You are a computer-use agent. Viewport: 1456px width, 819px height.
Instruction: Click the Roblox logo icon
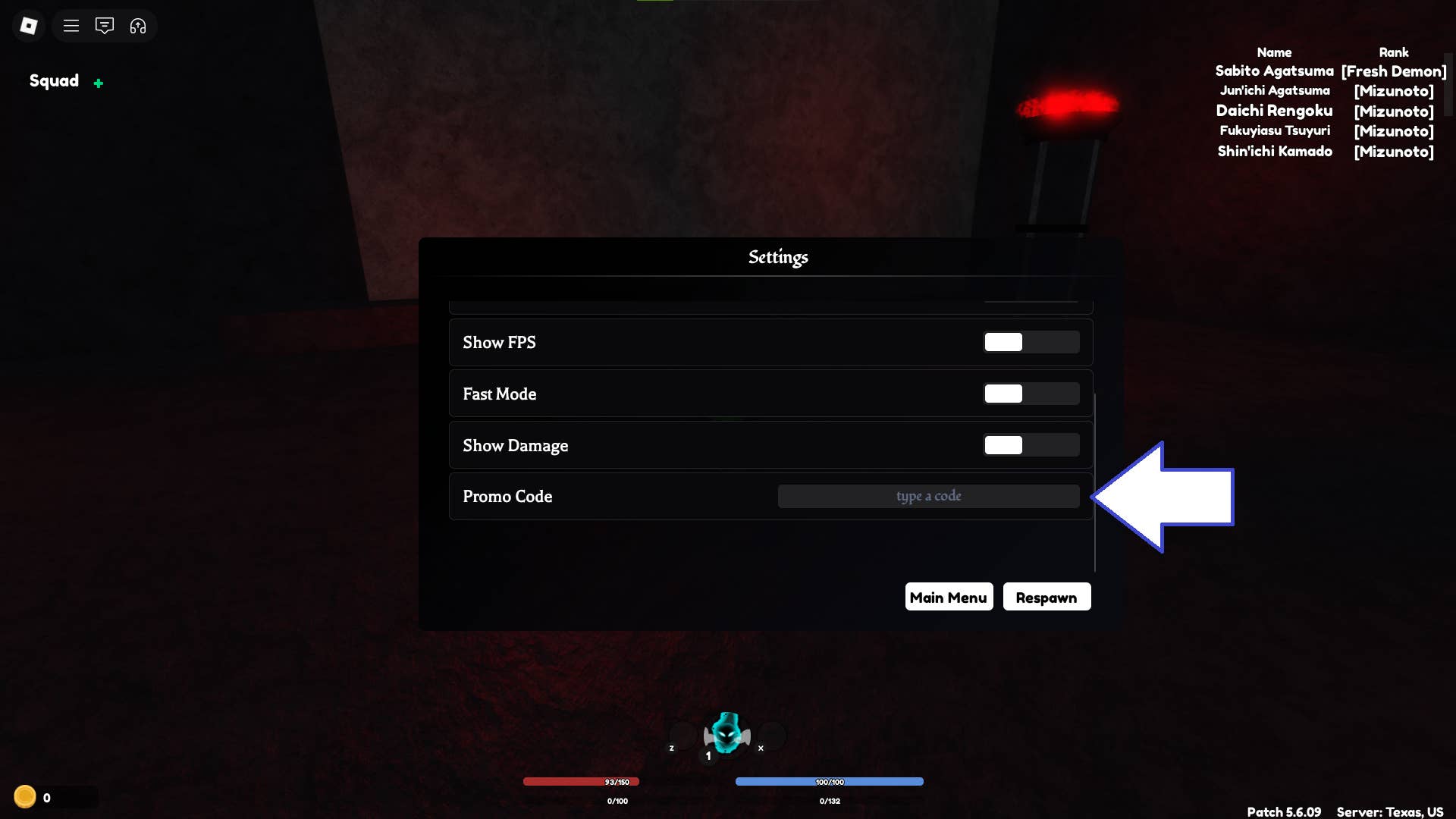tap(29, 25)
